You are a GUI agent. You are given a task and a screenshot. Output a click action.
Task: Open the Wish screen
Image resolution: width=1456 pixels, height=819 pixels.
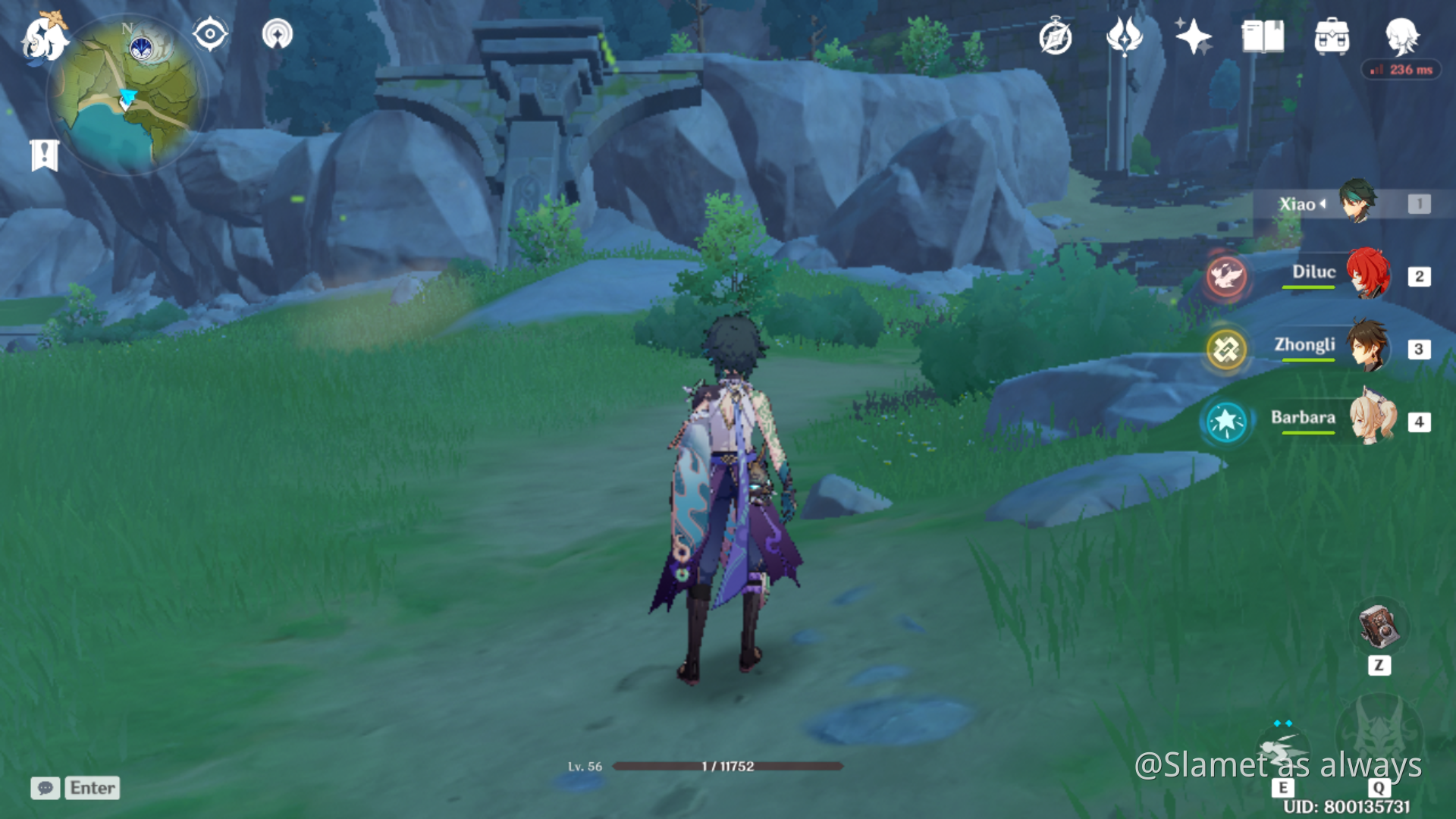point(1125,36)
